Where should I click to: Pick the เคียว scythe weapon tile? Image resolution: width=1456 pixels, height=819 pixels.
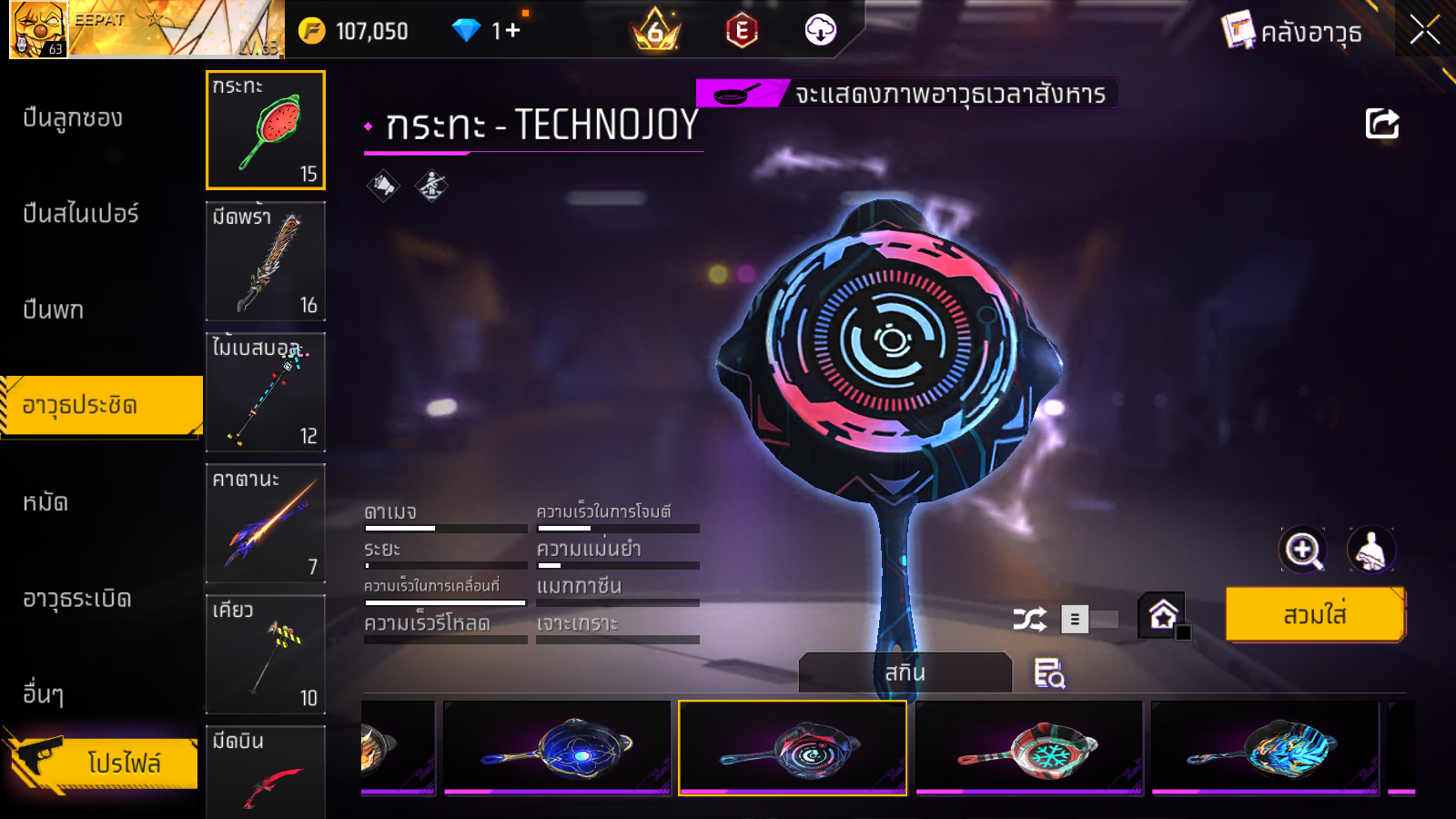click(x=266, y=654)
